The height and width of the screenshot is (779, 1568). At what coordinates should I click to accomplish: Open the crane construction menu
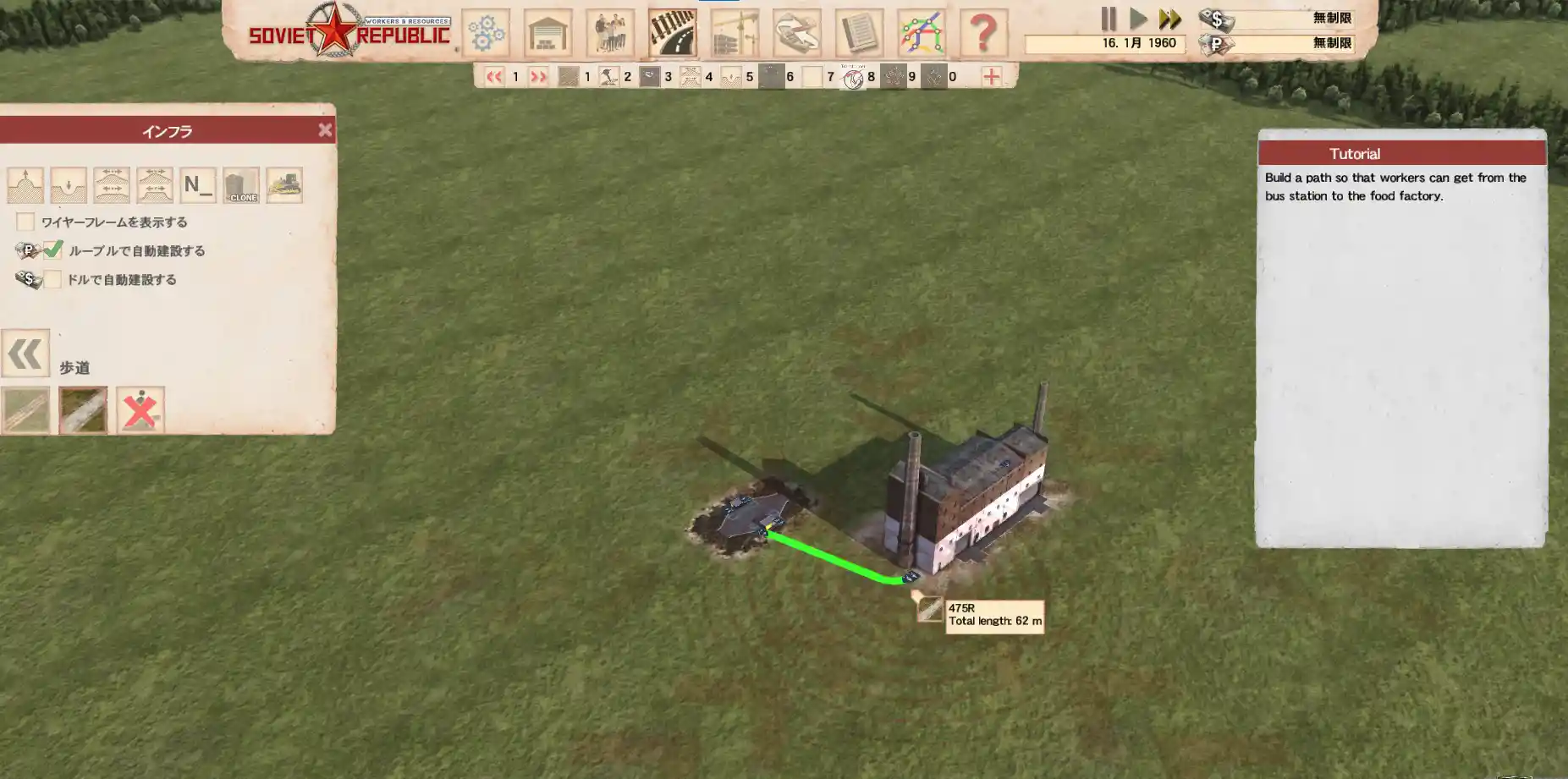point(734,34)
